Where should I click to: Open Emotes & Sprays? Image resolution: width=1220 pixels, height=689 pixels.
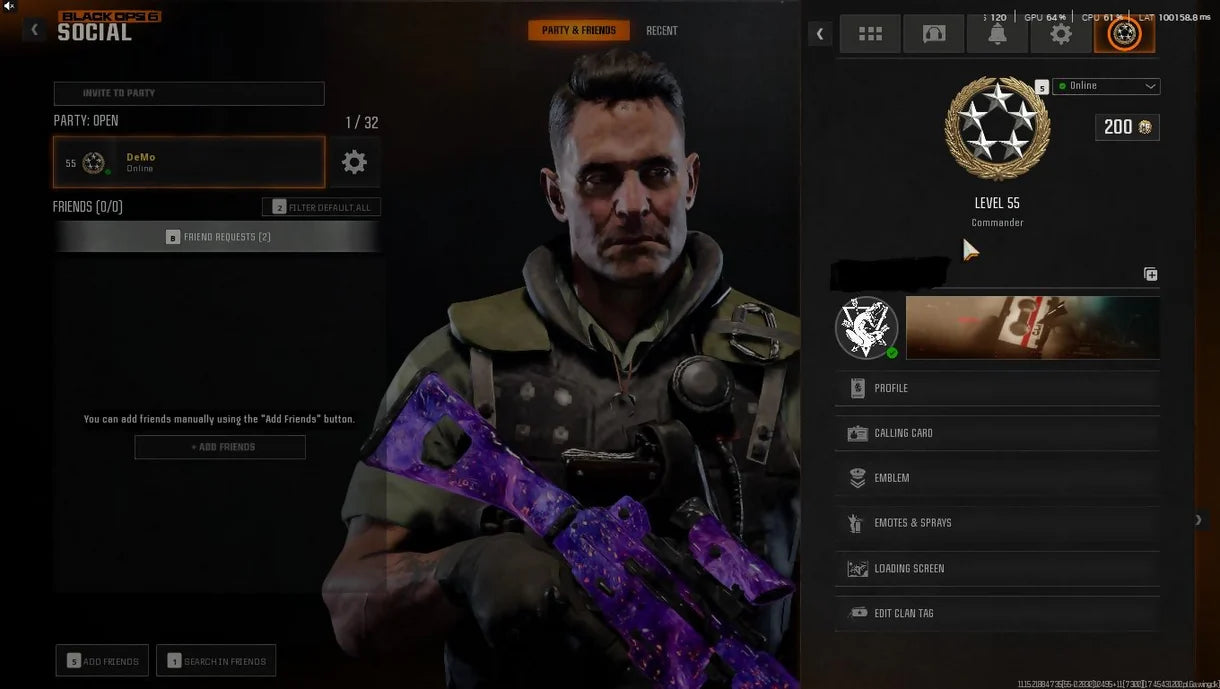tap(997, 523)
